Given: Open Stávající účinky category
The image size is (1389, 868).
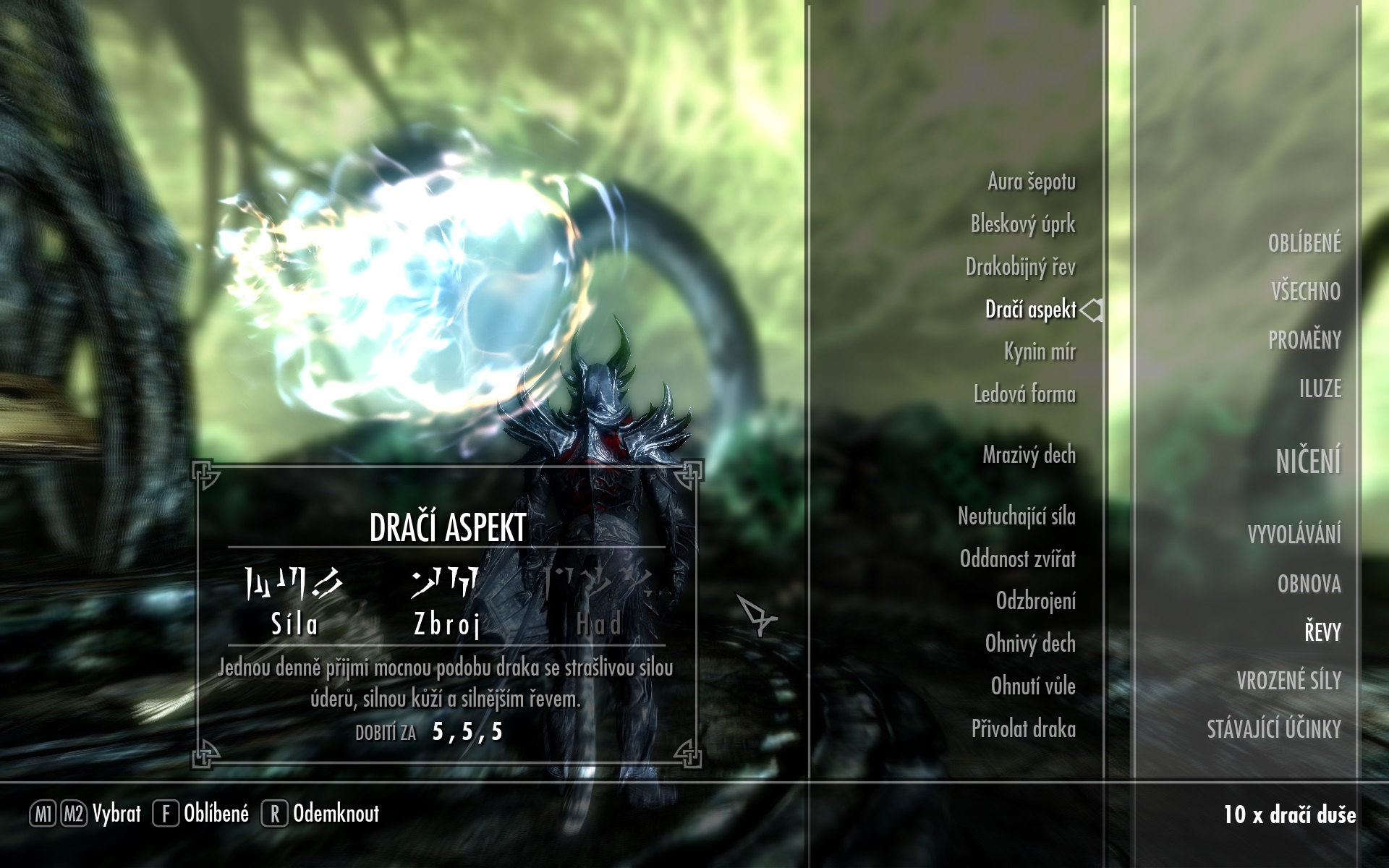Looking at the screenshot, I should 1273,729.
